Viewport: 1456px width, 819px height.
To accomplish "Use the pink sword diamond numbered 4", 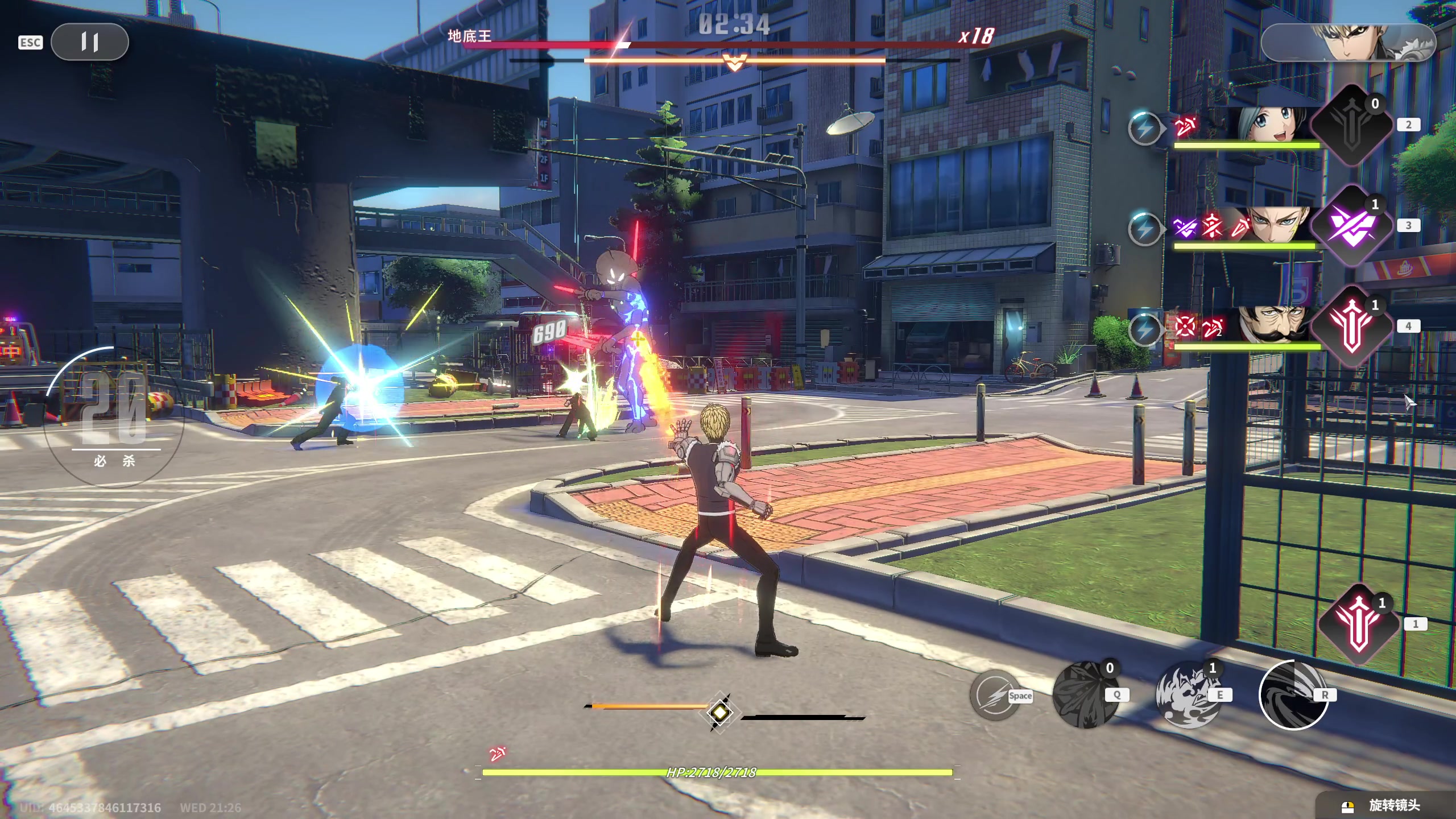I will [1351, 327].
